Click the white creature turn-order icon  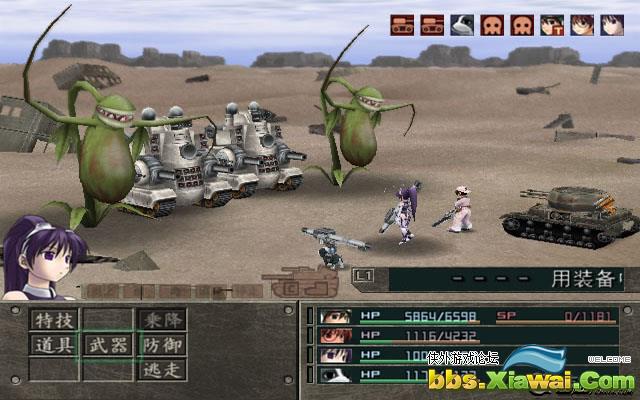[x=462, y=25]
